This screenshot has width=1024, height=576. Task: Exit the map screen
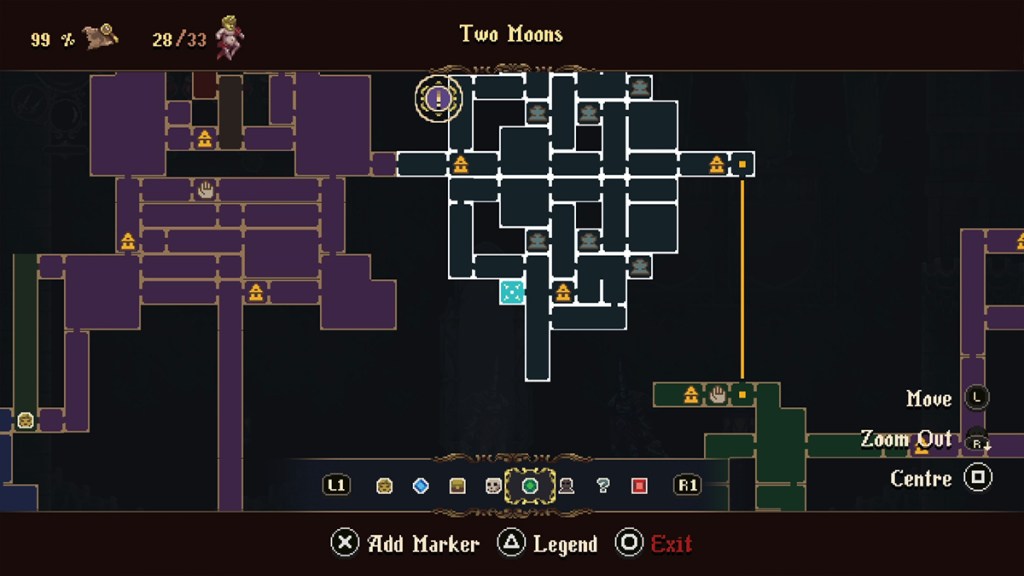[x=671, y=544]
